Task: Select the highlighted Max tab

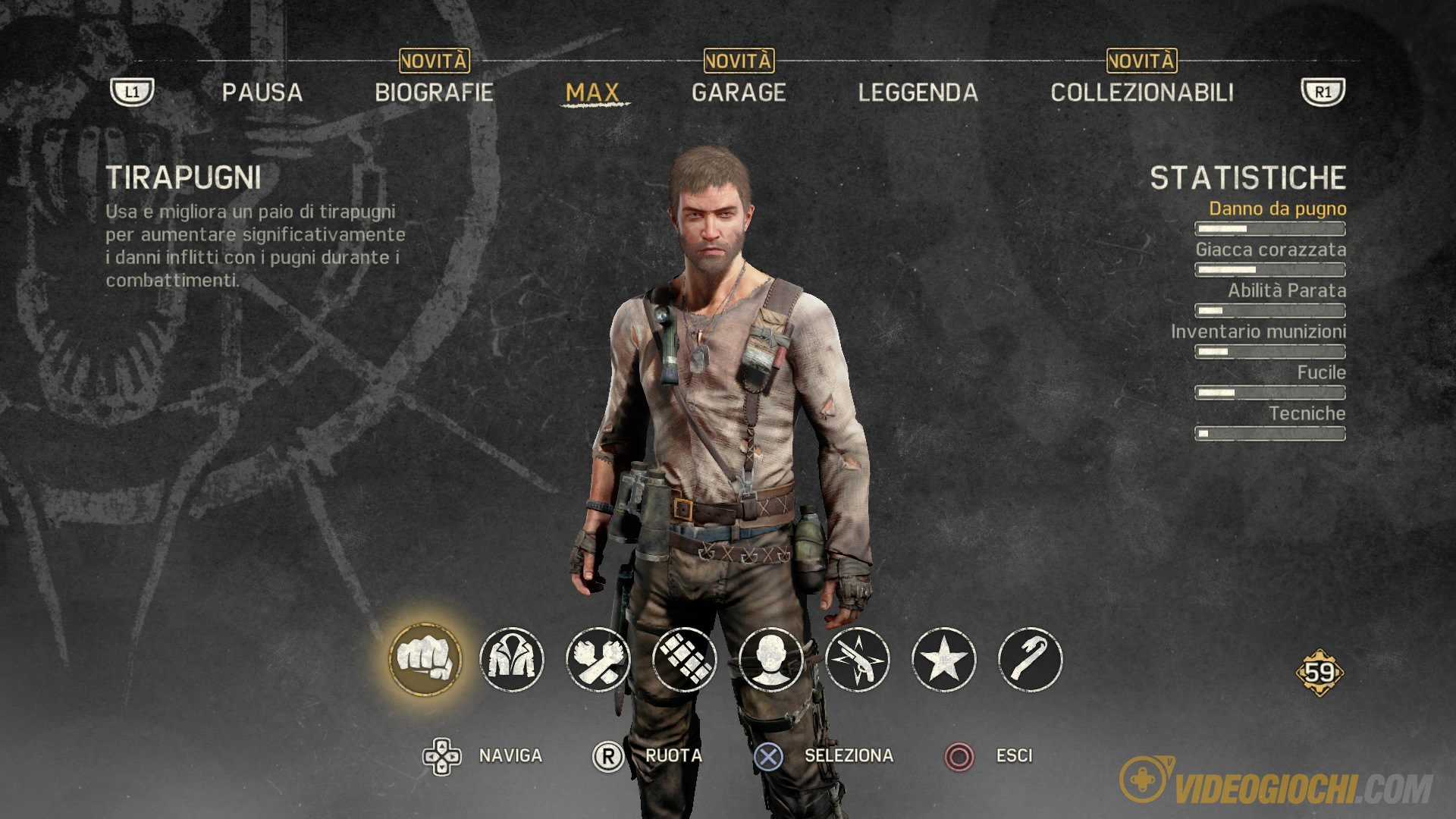Action: 592,93
